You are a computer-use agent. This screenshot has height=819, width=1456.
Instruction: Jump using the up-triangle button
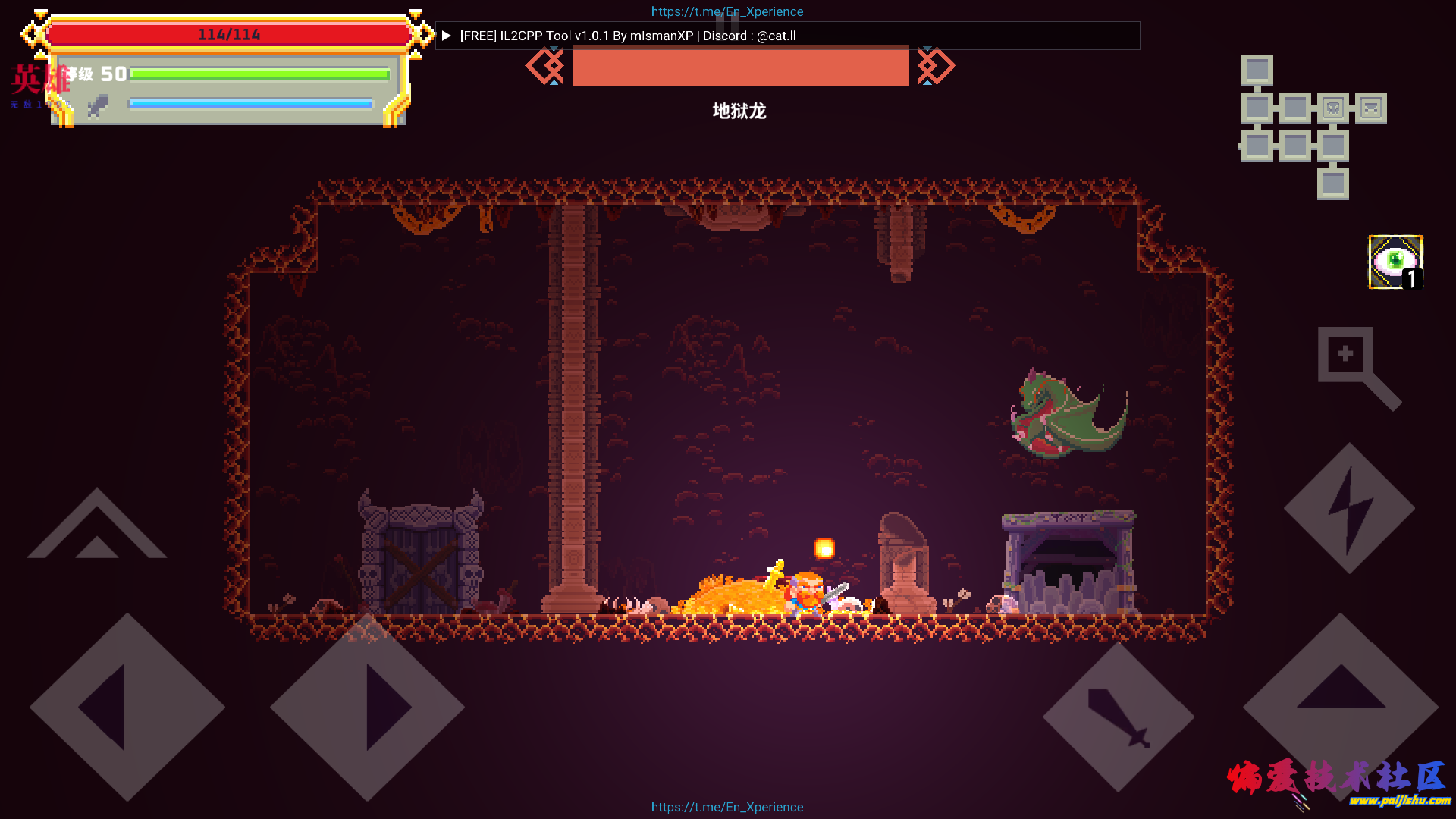tap(1340, 707)
